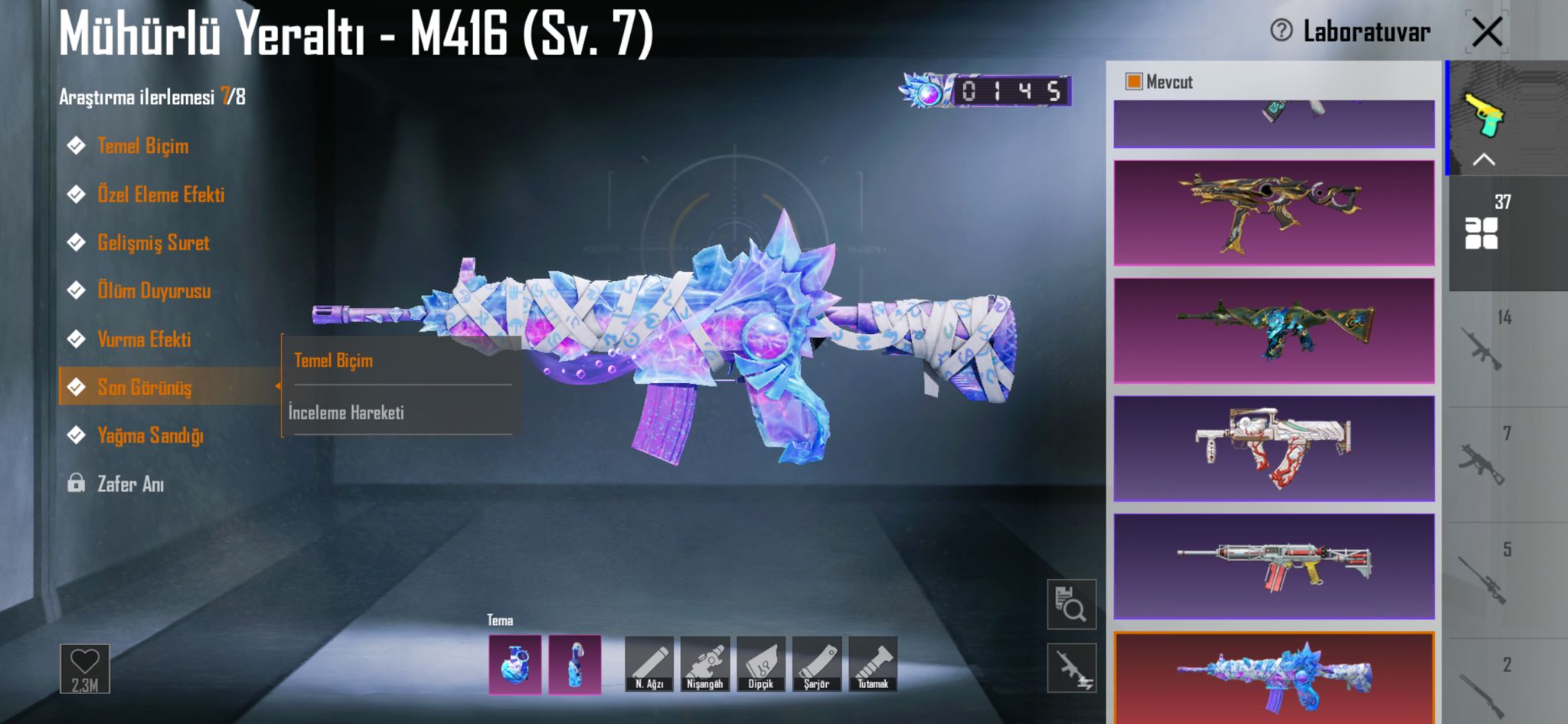View the locked Zafer Anı upgrade

tap(130, 484)
